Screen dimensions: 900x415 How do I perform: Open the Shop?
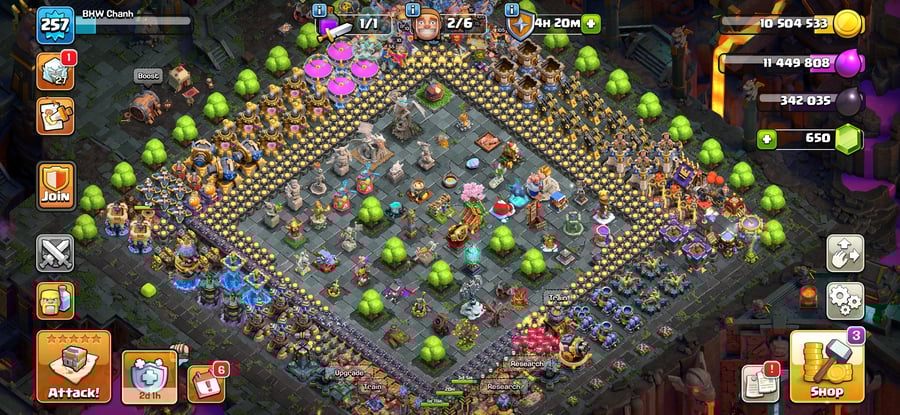pos(827,367)
